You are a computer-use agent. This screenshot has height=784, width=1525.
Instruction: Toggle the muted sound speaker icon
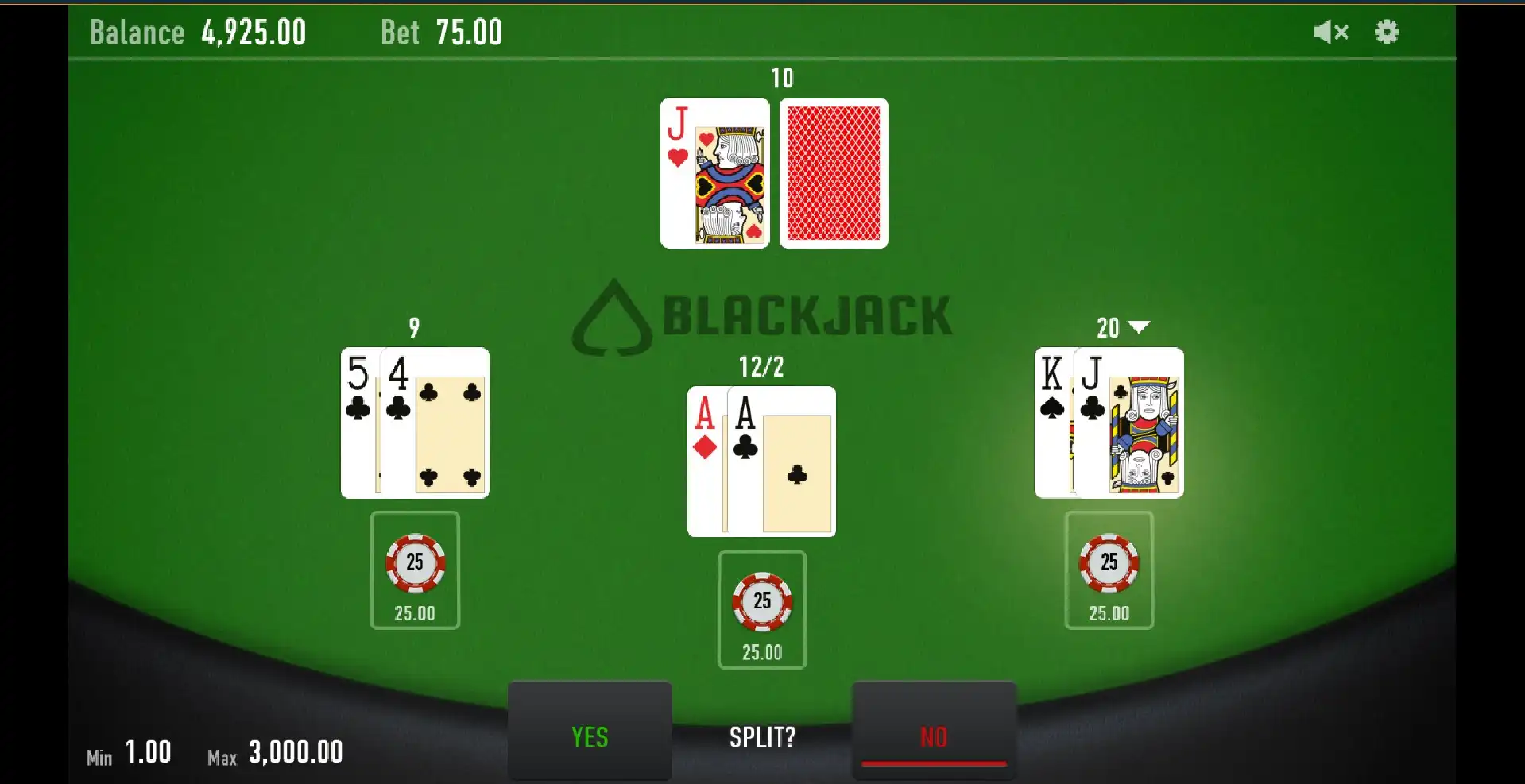(1330, 33)
